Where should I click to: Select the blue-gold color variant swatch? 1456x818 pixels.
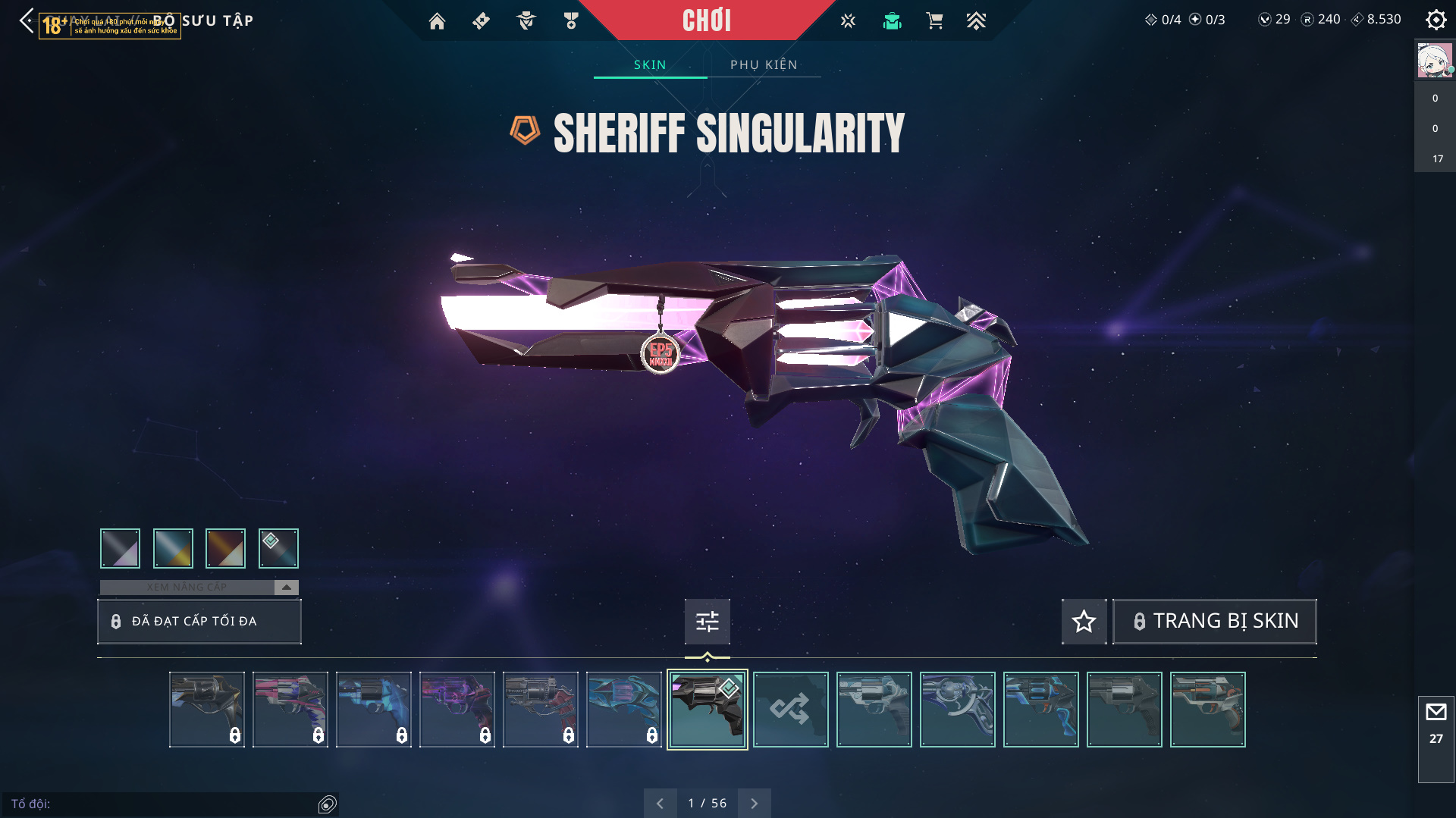[x=173, y=548]
